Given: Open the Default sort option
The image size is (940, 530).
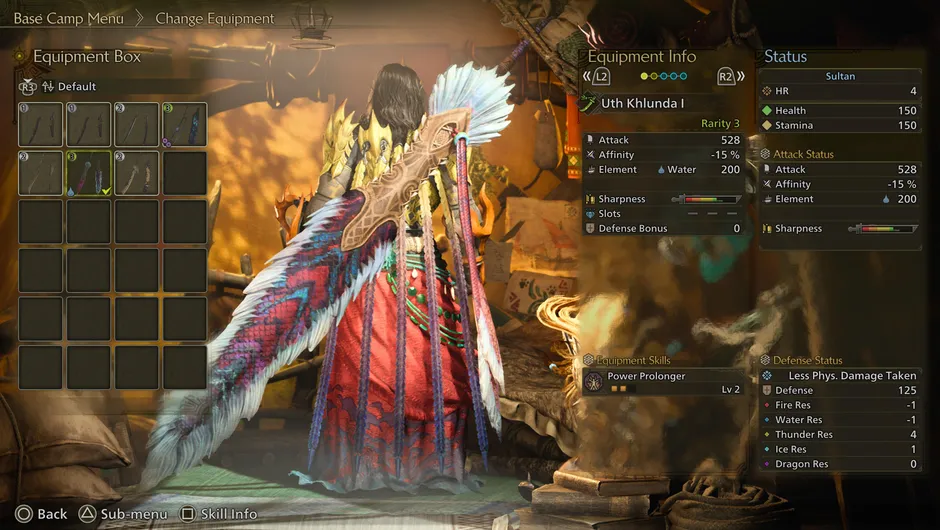Looking at the screenshot, I should [68, 86].
